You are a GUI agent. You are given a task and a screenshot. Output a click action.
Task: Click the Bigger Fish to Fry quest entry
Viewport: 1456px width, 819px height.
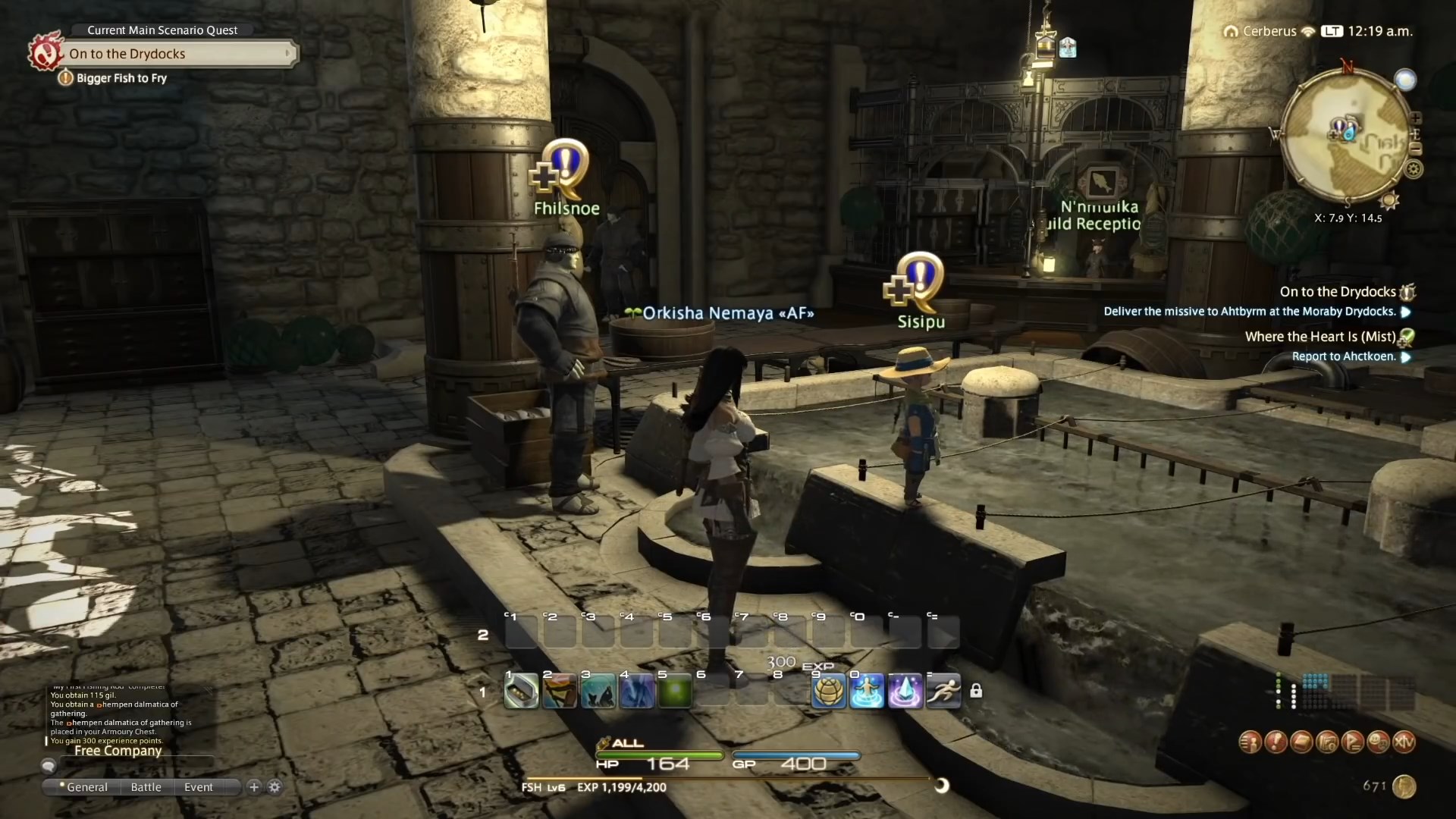(x=121, y=78)
